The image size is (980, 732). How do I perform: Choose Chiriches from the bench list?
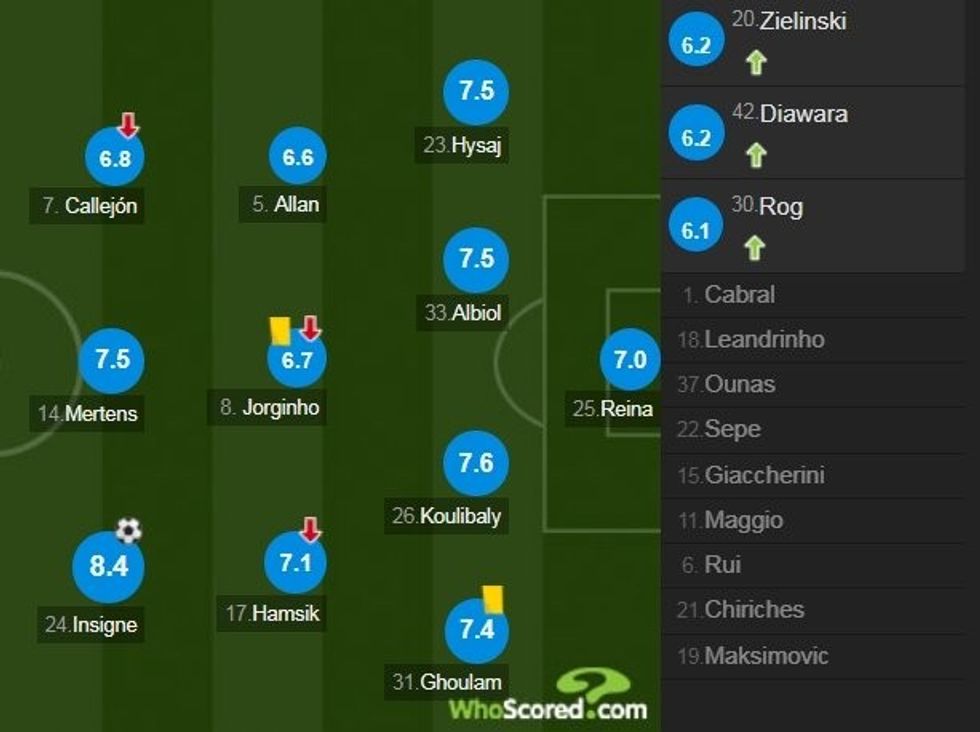[754, 609]
